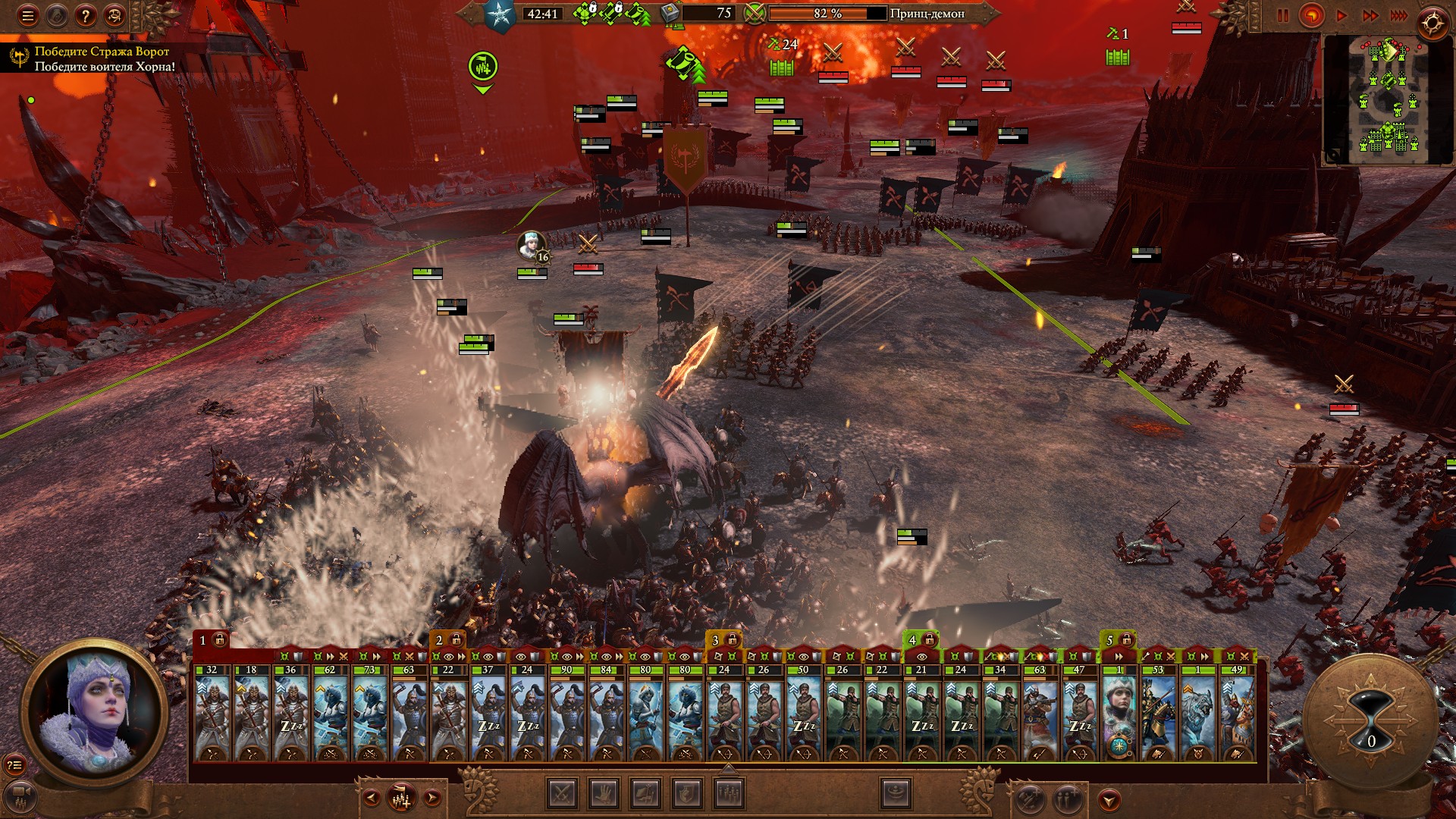The image size is (1456, 819).
Task: Set battle speed to slow motion
Action: coord(1312,15)
